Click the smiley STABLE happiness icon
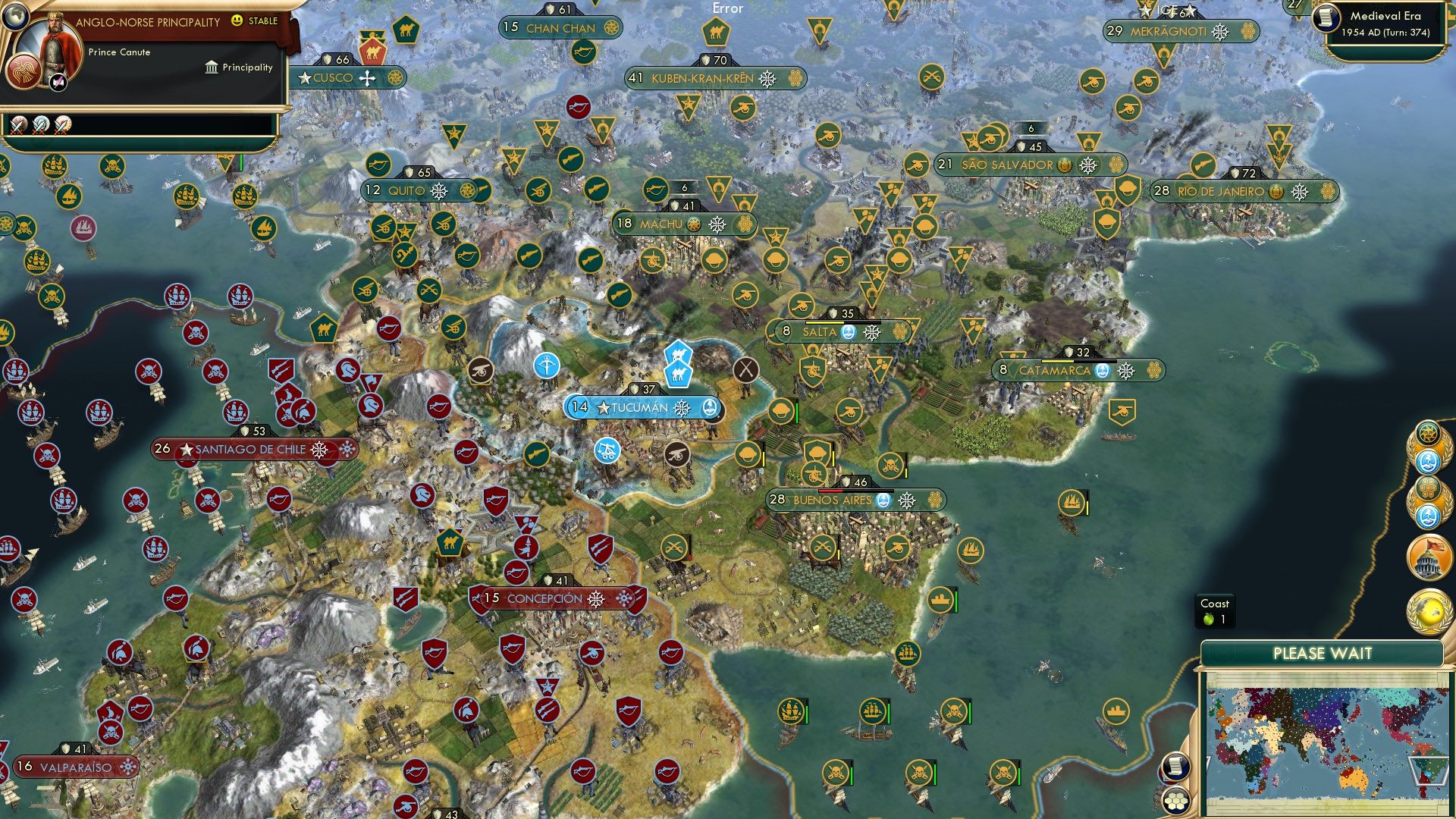Viewport: 1456px width, 819px height. [237, 23]
